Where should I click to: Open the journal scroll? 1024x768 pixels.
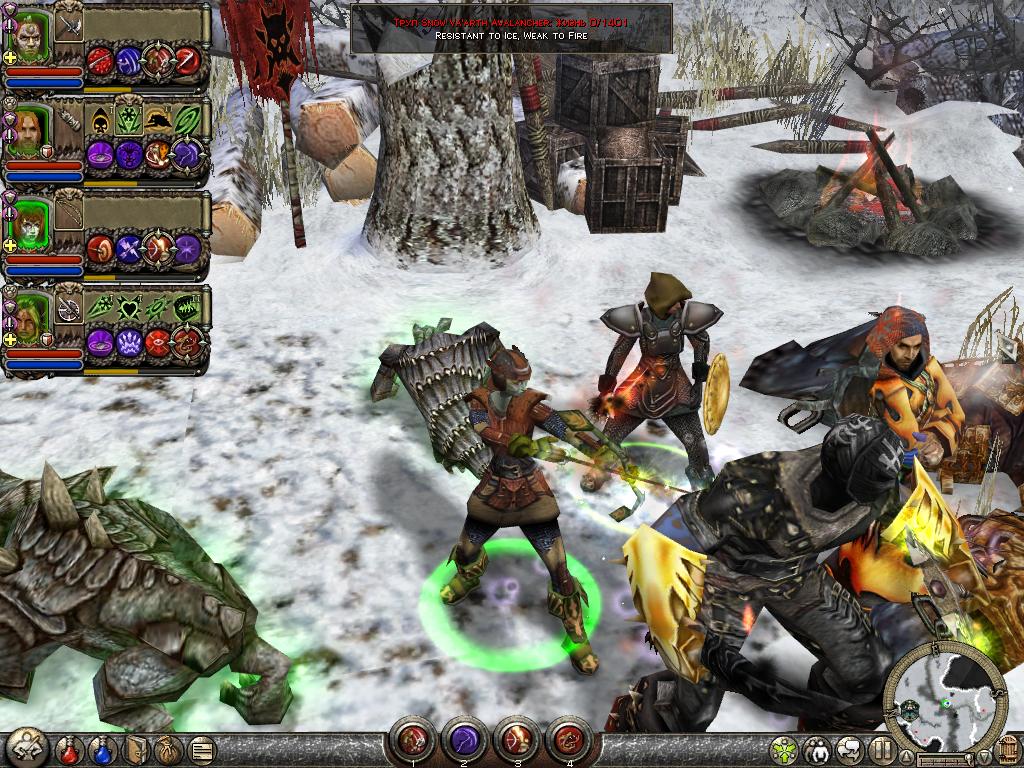pos(201,748)
